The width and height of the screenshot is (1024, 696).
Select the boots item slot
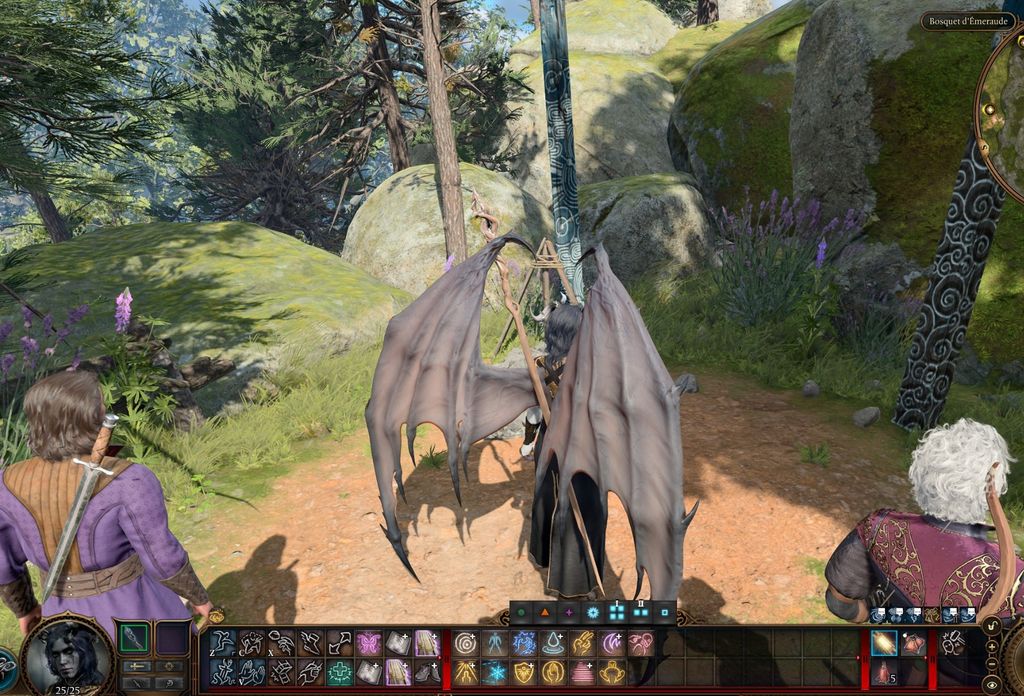click(427, 672)
